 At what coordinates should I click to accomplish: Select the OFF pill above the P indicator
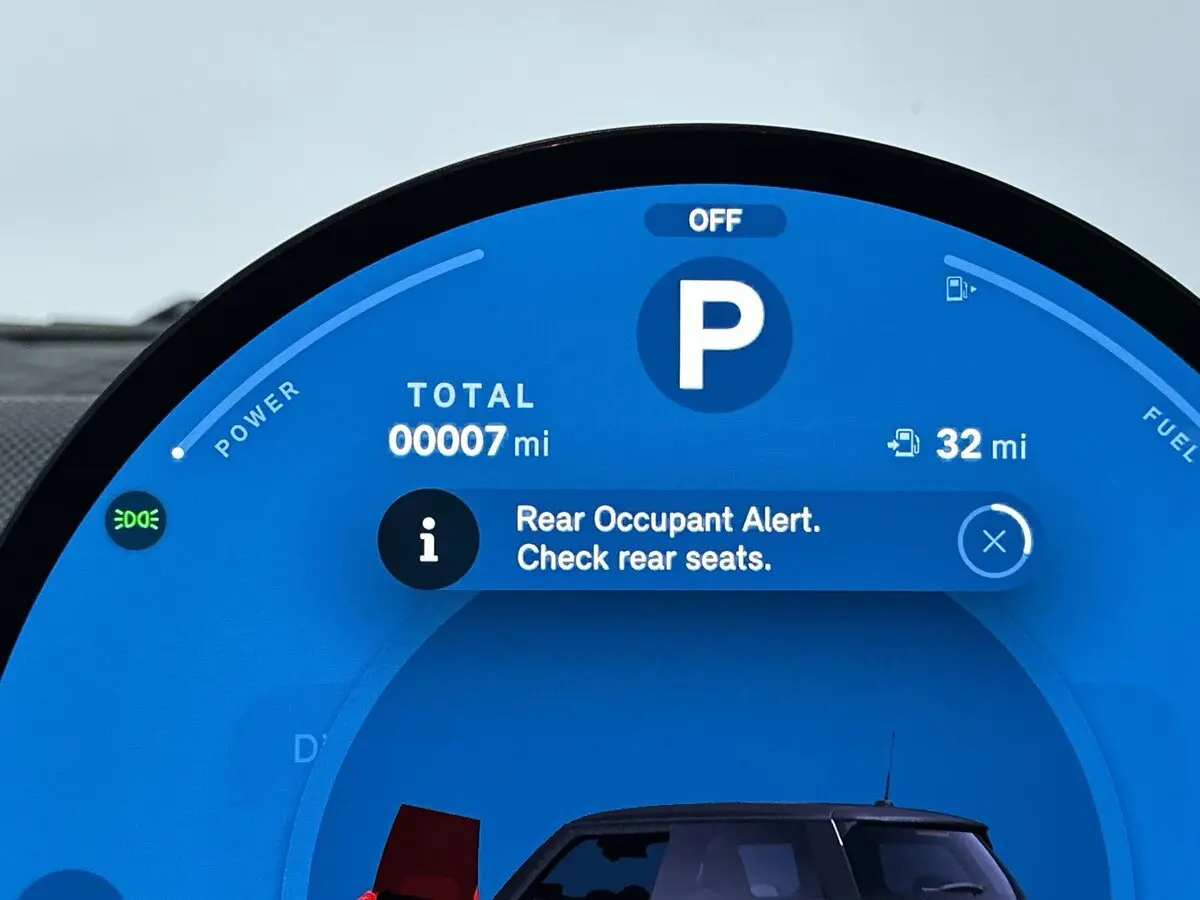point(715,221)
